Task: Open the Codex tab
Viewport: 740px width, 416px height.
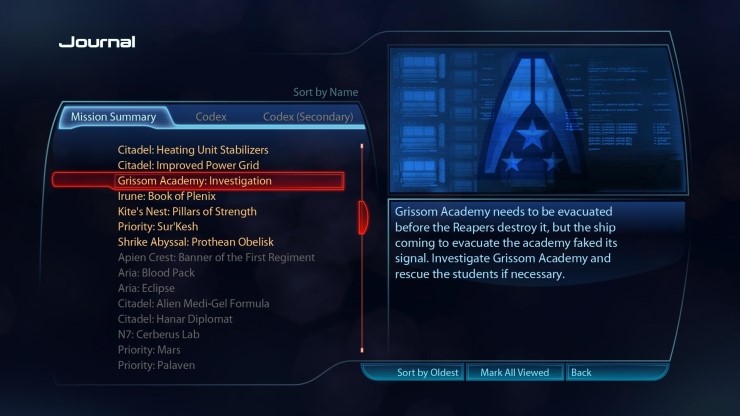Action: coord(211,117)
